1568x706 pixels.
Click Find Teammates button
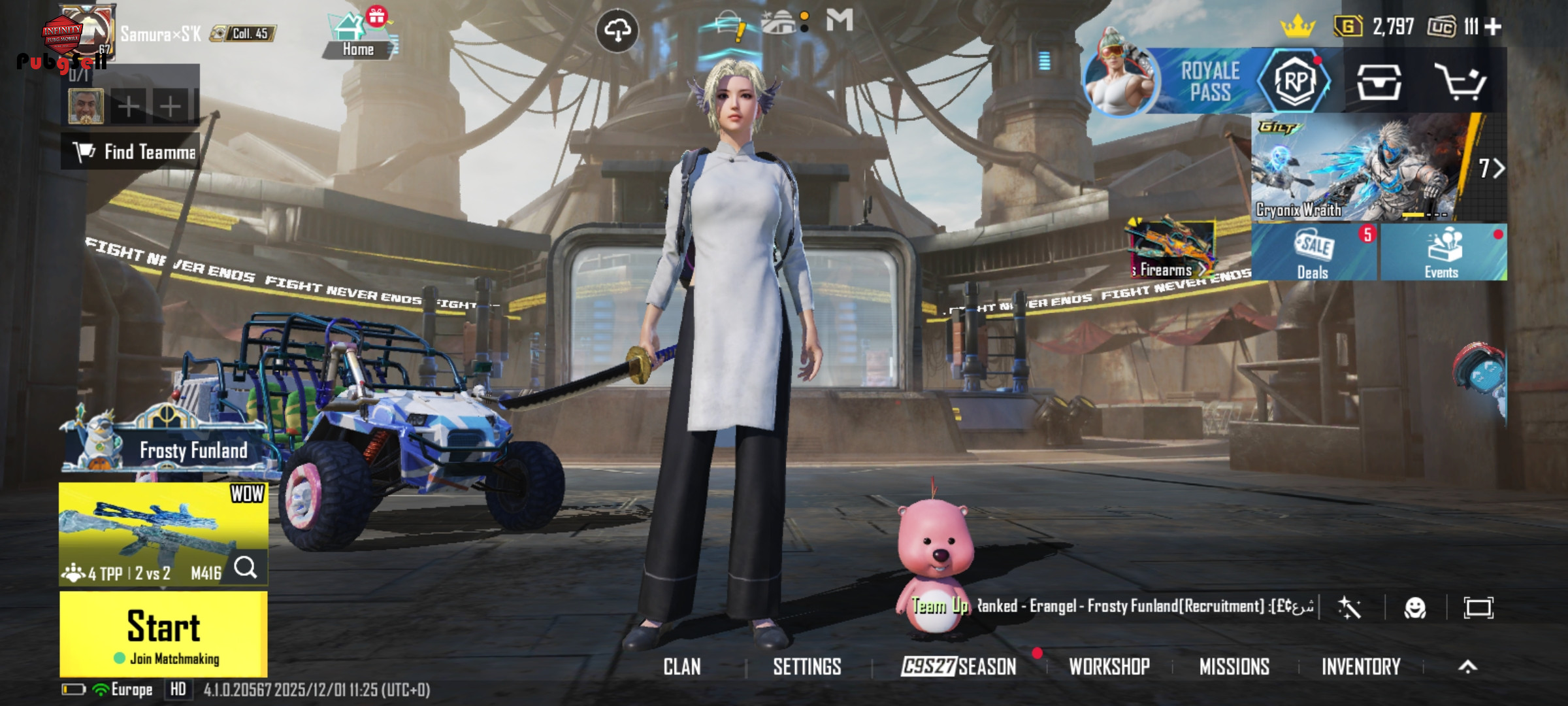[131, 152]
